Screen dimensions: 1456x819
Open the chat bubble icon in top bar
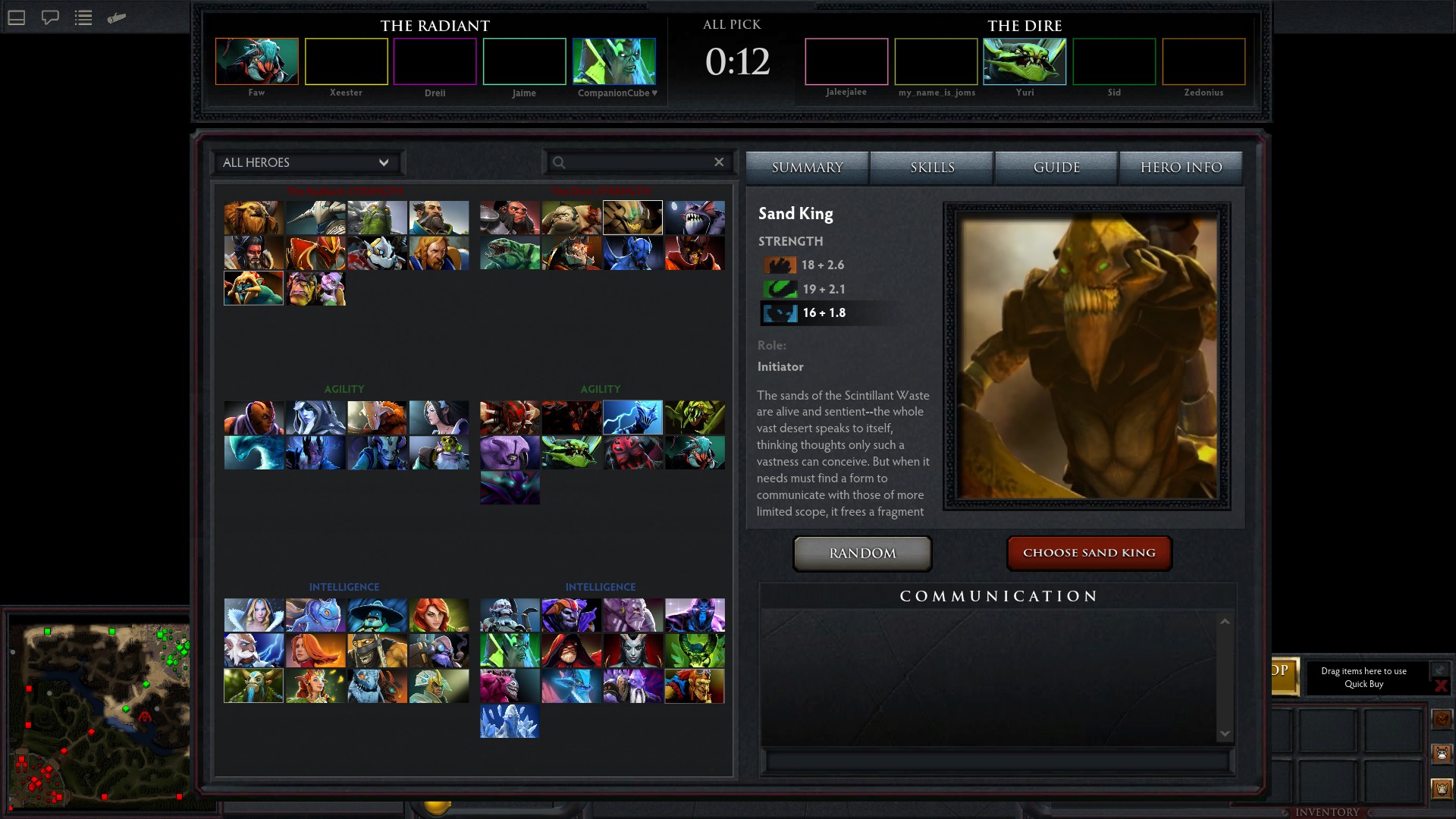pos(50,17)
